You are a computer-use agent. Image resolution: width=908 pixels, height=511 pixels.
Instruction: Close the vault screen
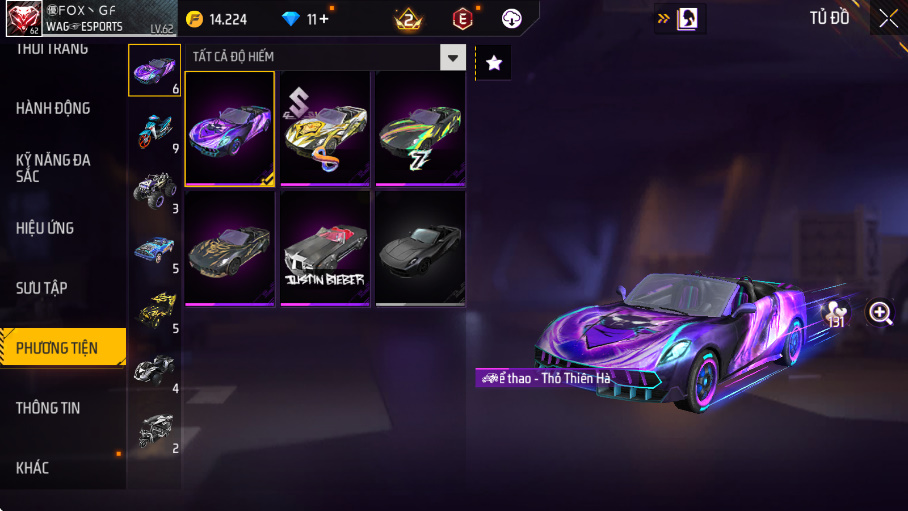888,18
